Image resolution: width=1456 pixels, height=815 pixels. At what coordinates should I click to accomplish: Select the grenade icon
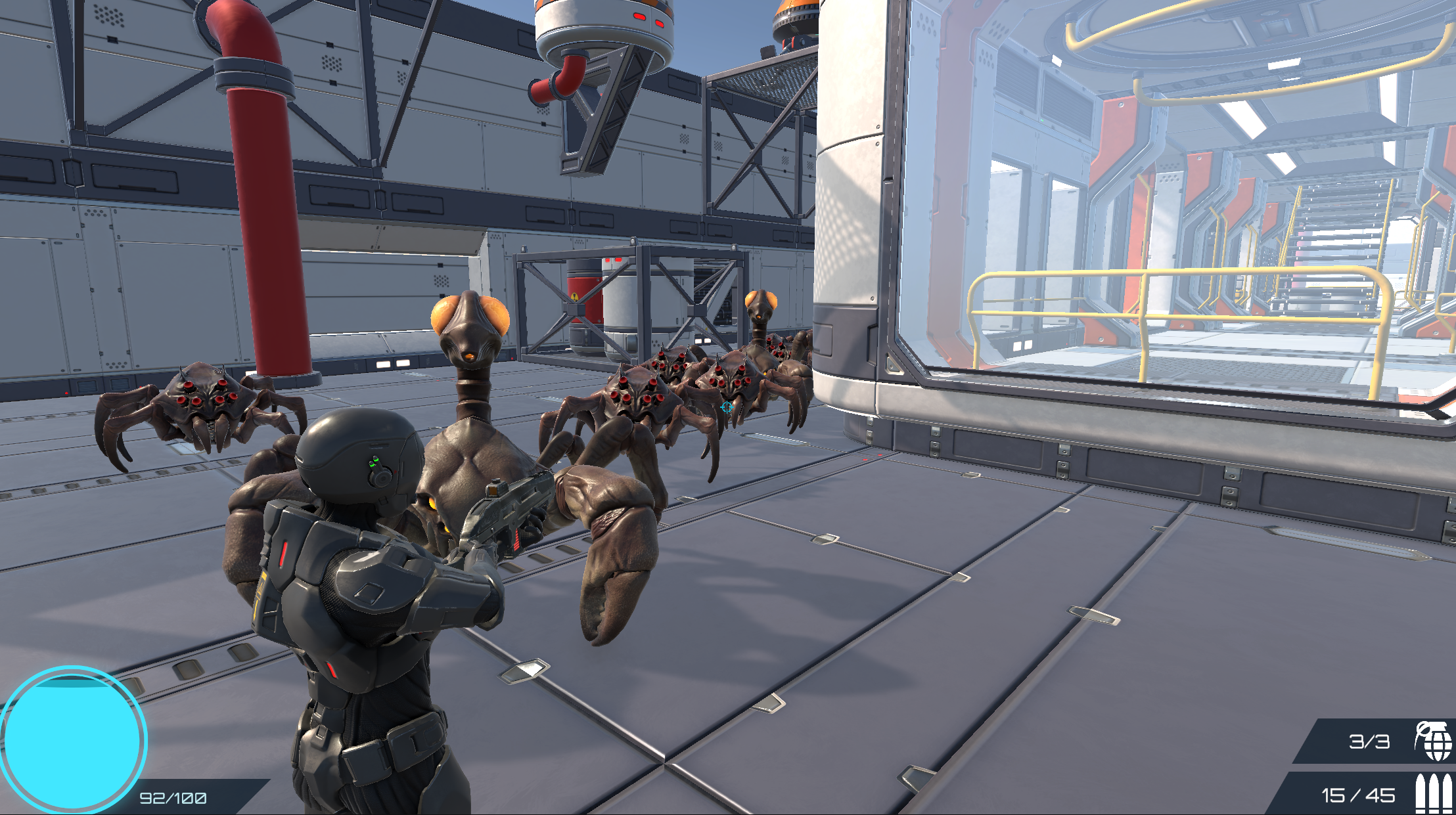(x=1433, y=741)
